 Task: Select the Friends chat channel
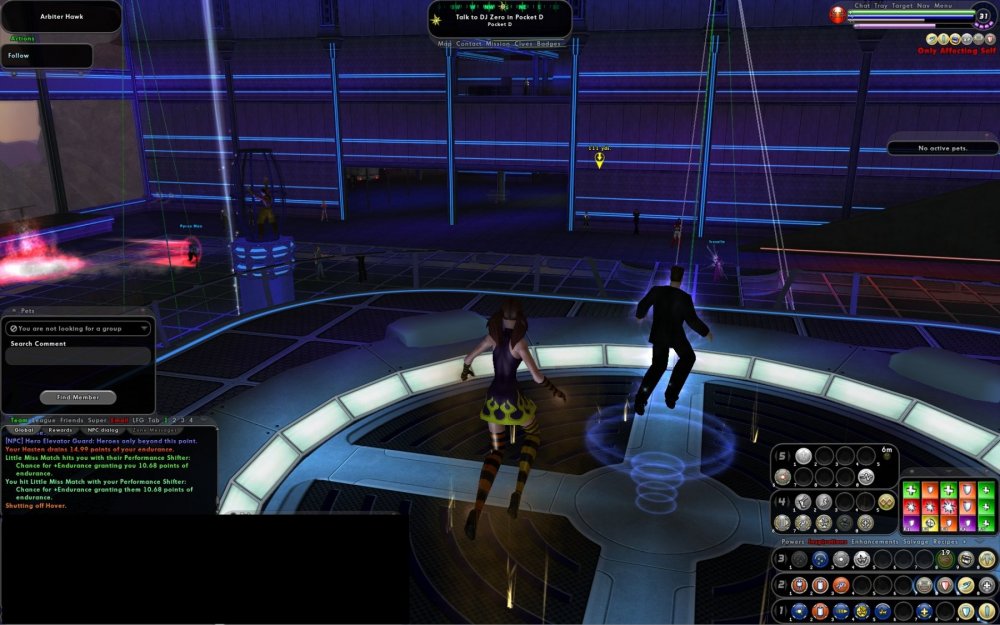[72, 420]
